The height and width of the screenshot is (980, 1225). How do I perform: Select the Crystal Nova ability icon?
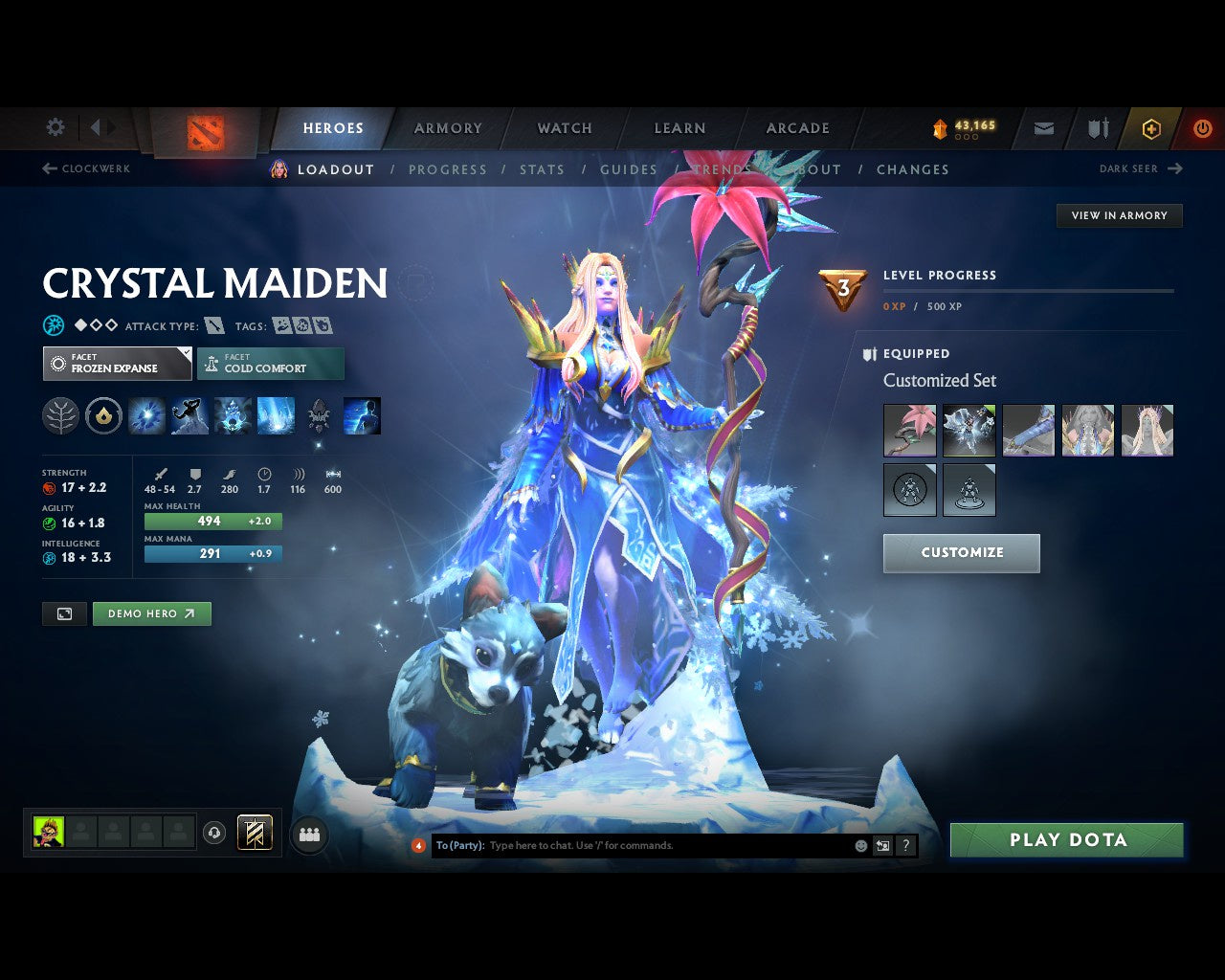click(146, 415)
